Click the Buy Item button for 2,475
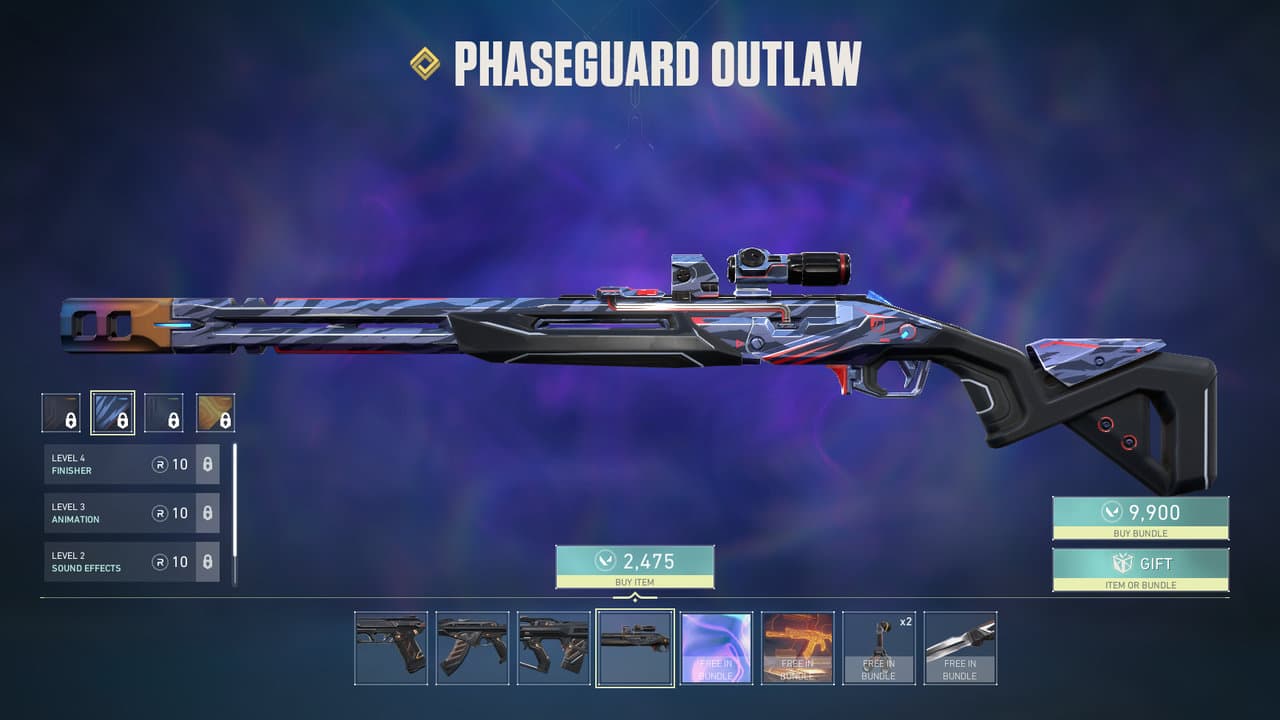 pos(636,566)
